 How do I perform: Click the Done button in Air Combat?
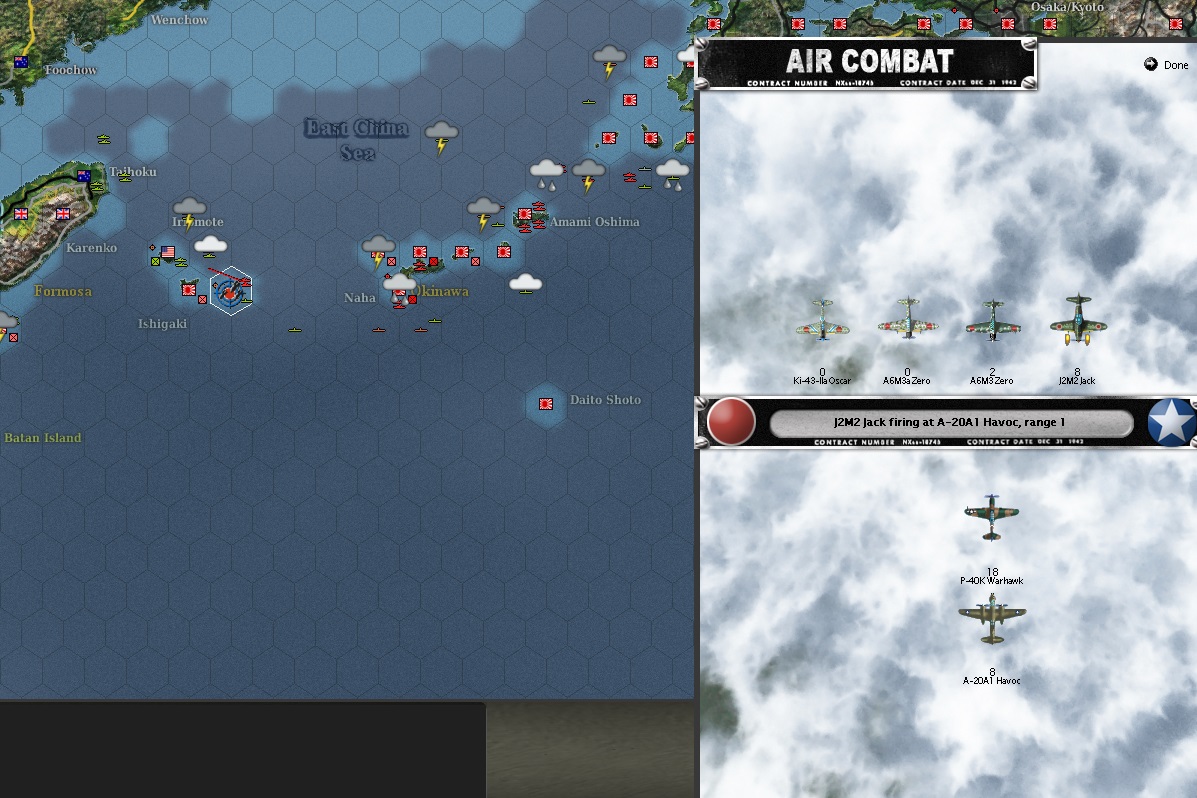click(x=1166, y=65)
